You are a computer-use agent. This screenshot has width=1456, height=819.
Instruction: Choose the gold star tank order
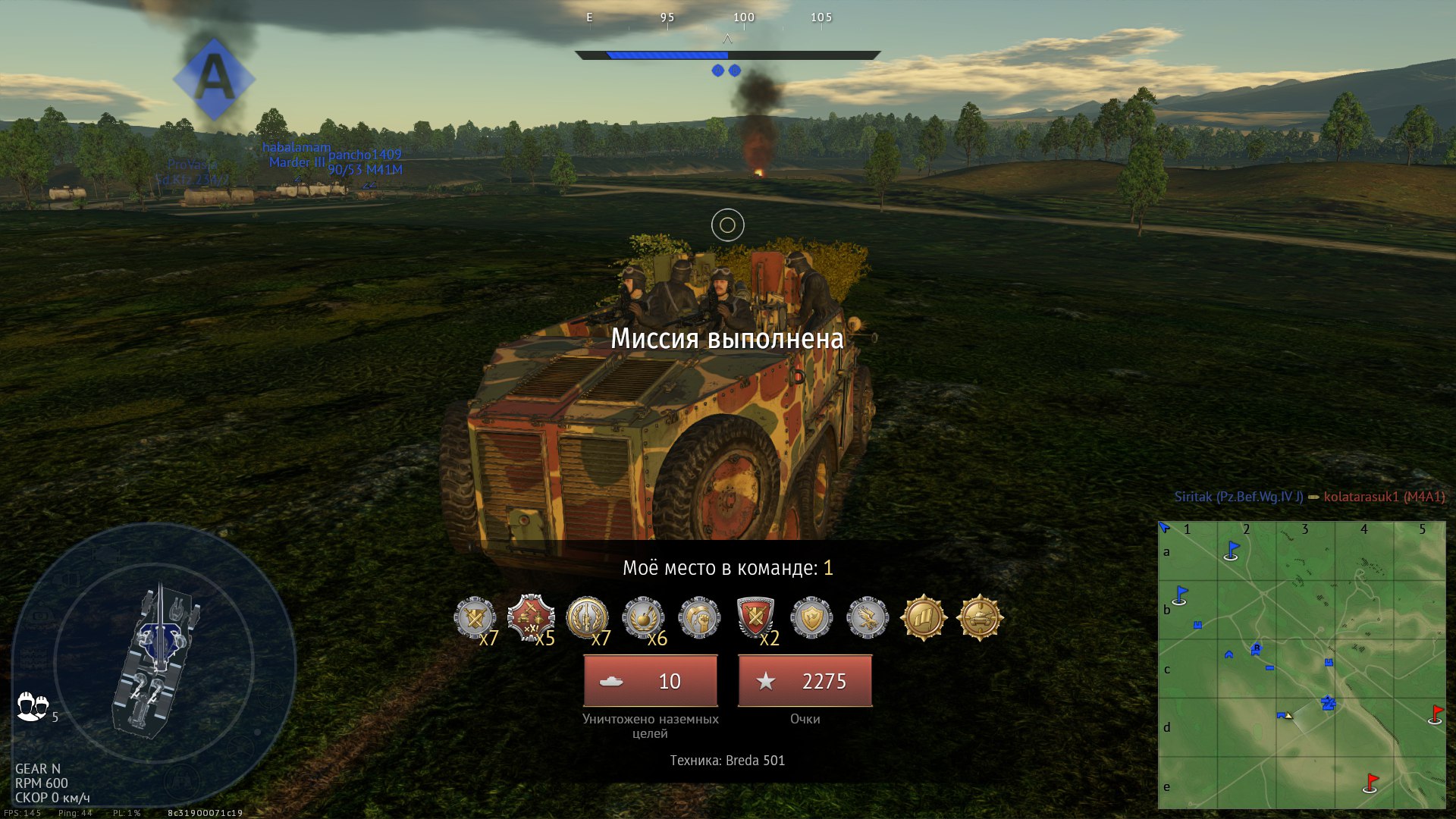pos(980,617)
